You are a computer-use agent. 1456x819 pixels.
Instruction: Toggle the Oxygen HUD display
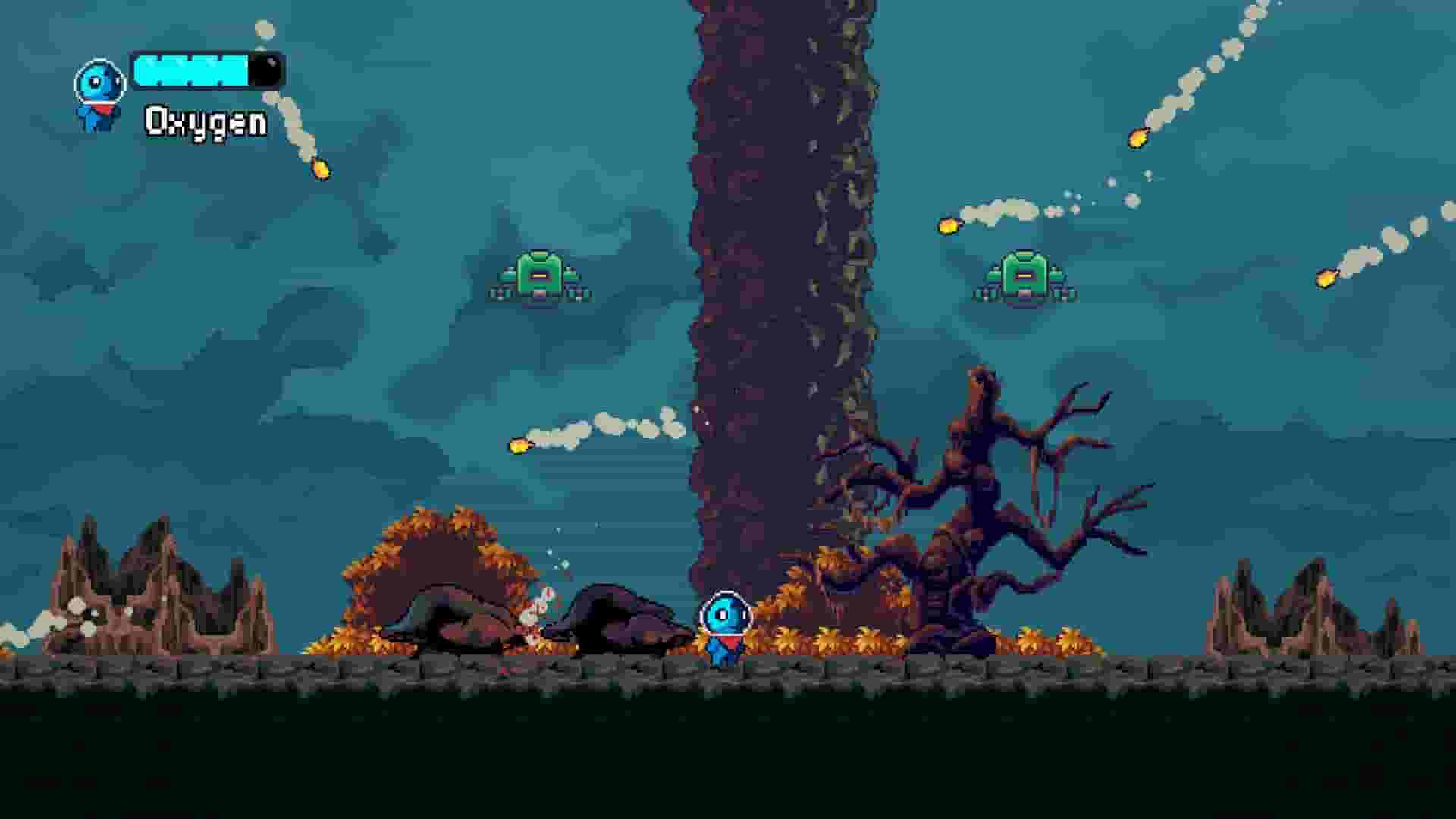coord(205,95)
